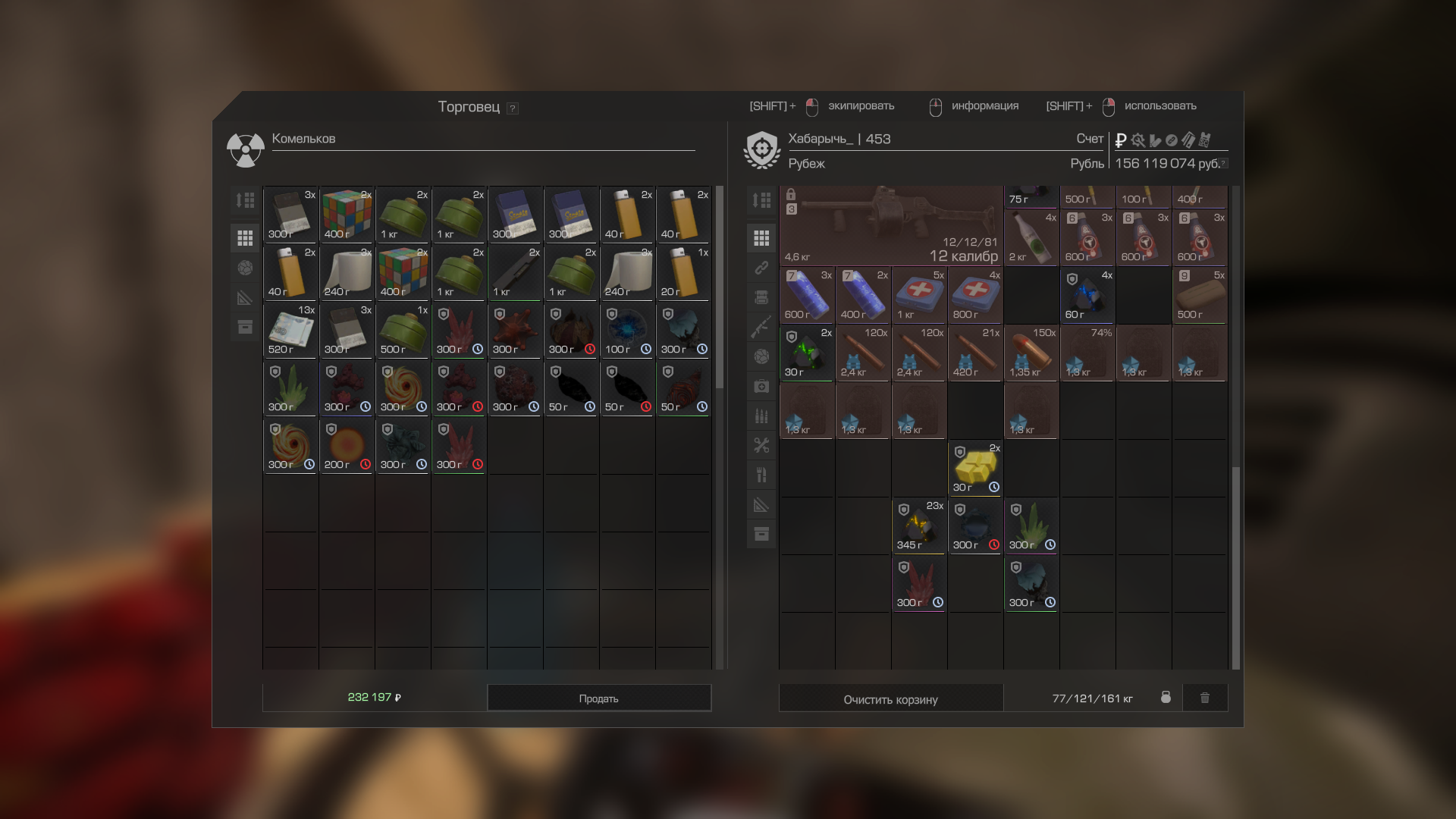
Task: Pick the gold bars stack of two
Action: coord(975,469)
